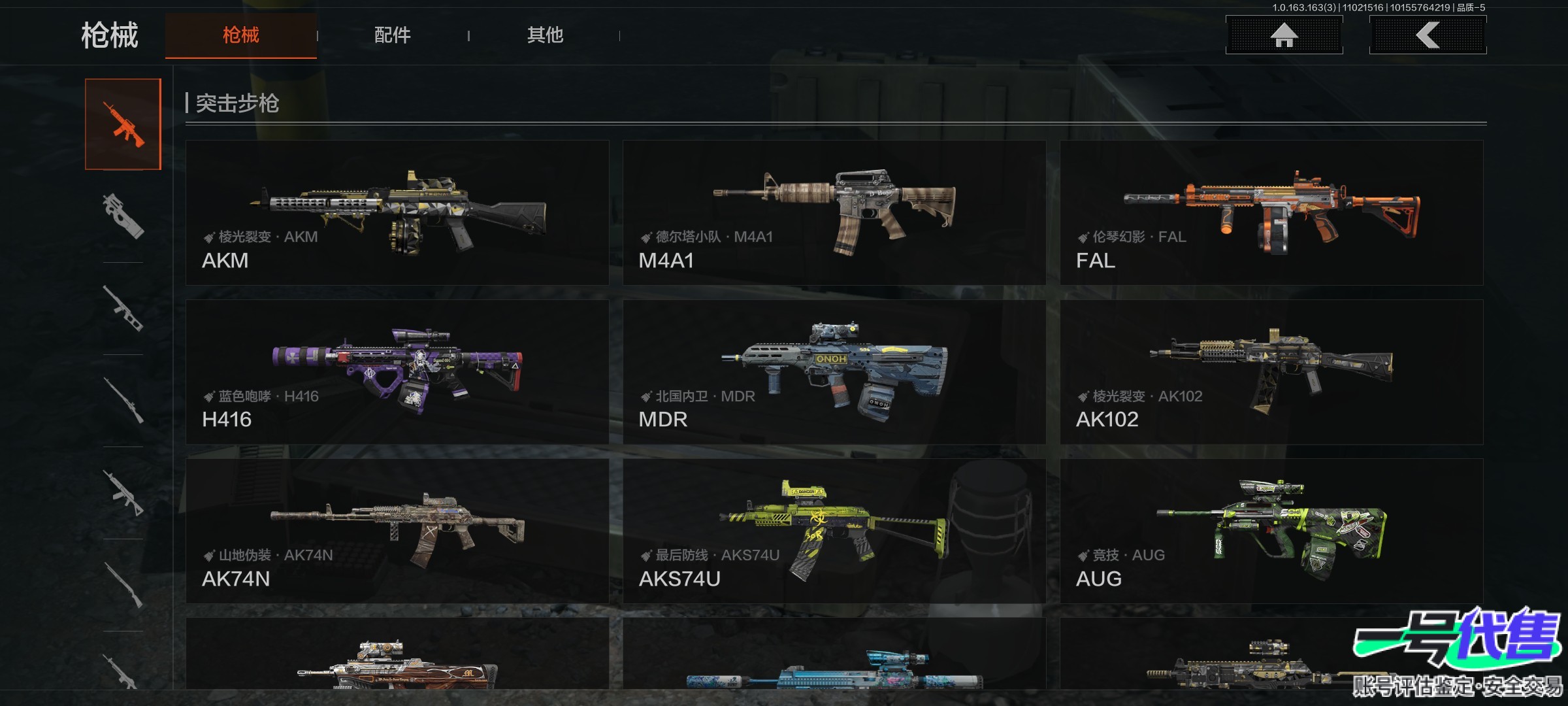The width and height of the screenshot is (1568, 706).
Task: Open the M4A1 weapon card
Action: (x=834, y=212)
